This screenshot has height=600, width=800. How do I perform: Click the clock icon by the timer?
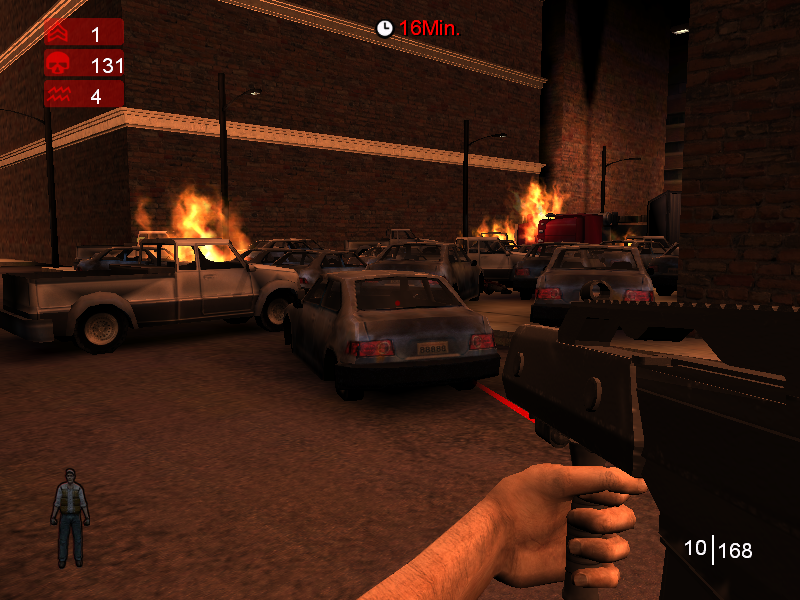click(385, 28)
